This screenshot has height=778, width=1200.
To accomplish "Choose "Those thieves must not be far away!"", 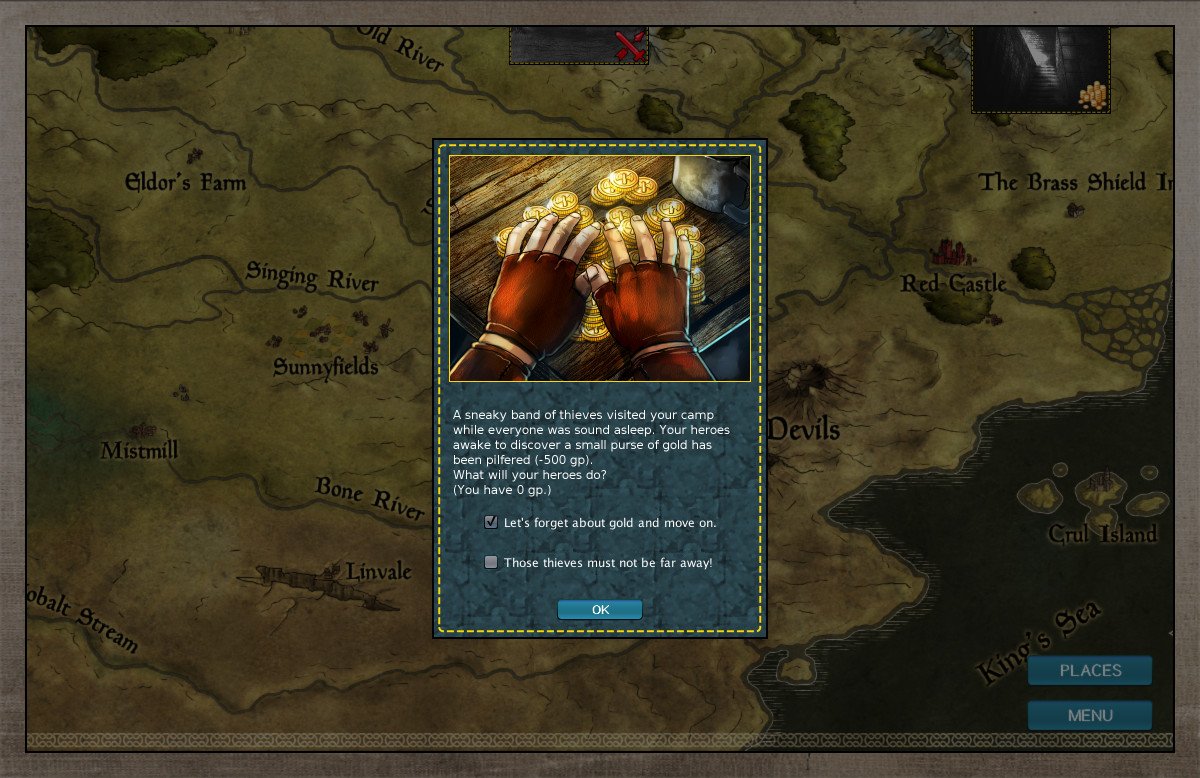I will 491,562.
